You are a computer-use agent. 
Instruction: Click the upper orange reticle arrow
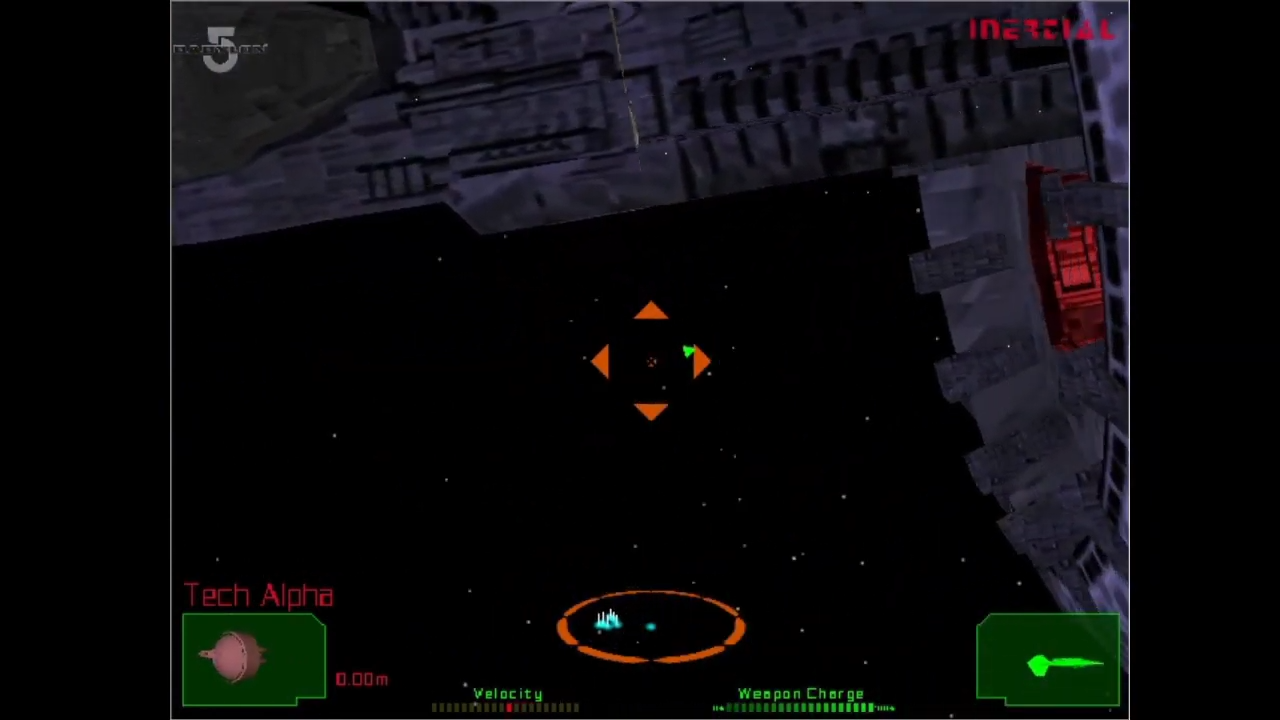pyautogui.click(x=650, y=313)
